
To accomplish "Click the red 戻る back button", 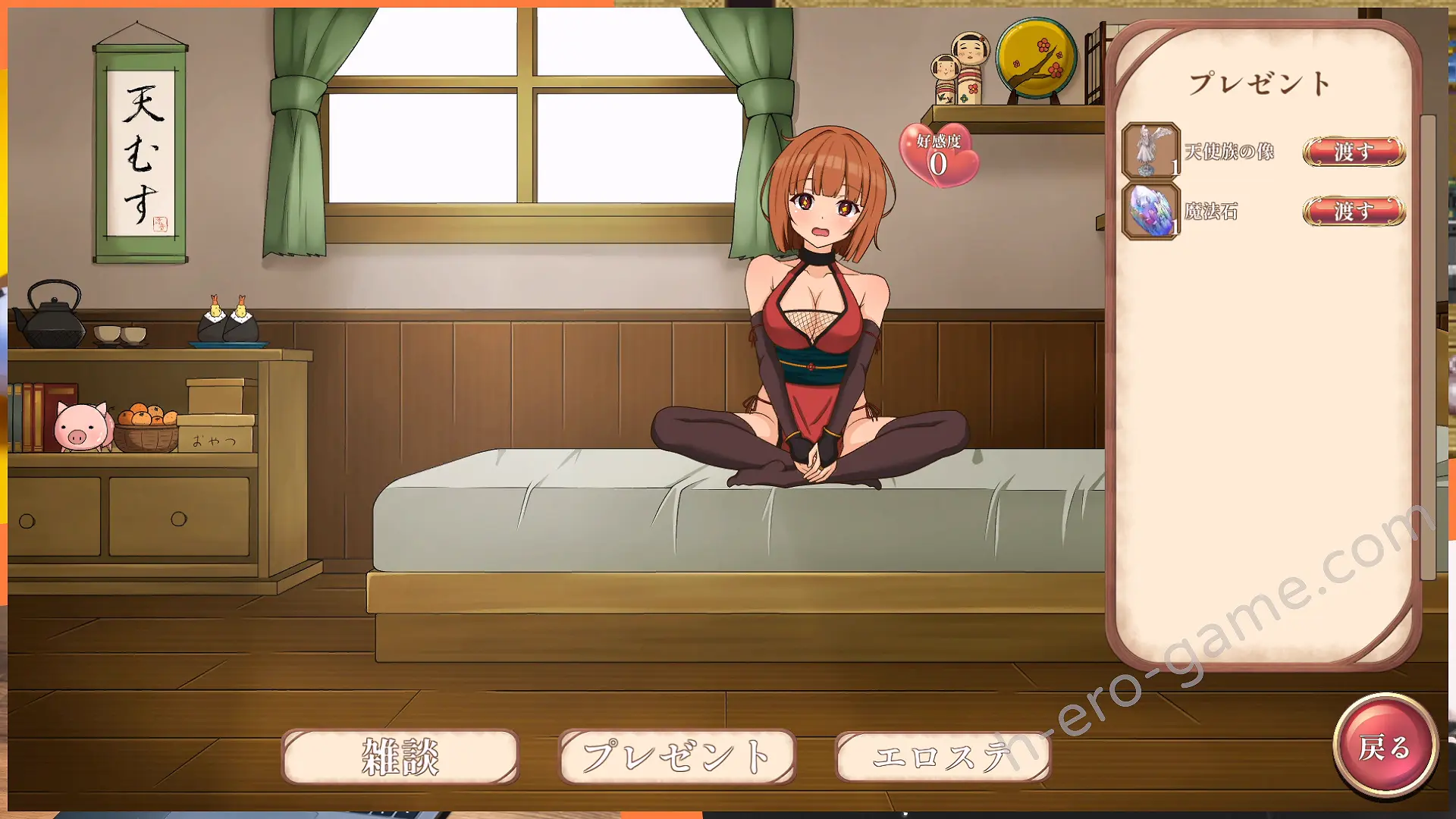I will tap(1385, 747).
